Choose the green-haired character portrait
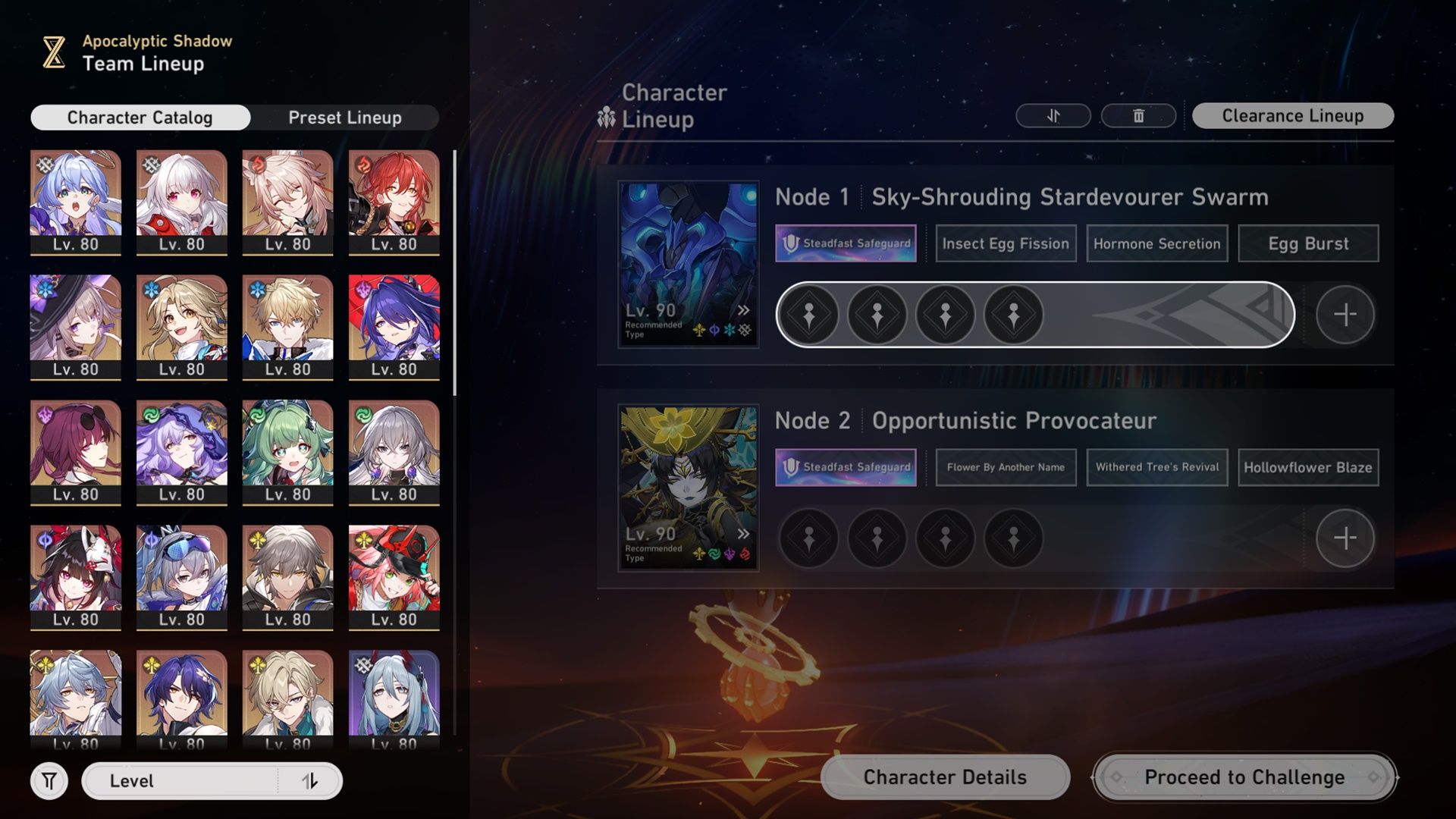 tap(287, 451)
